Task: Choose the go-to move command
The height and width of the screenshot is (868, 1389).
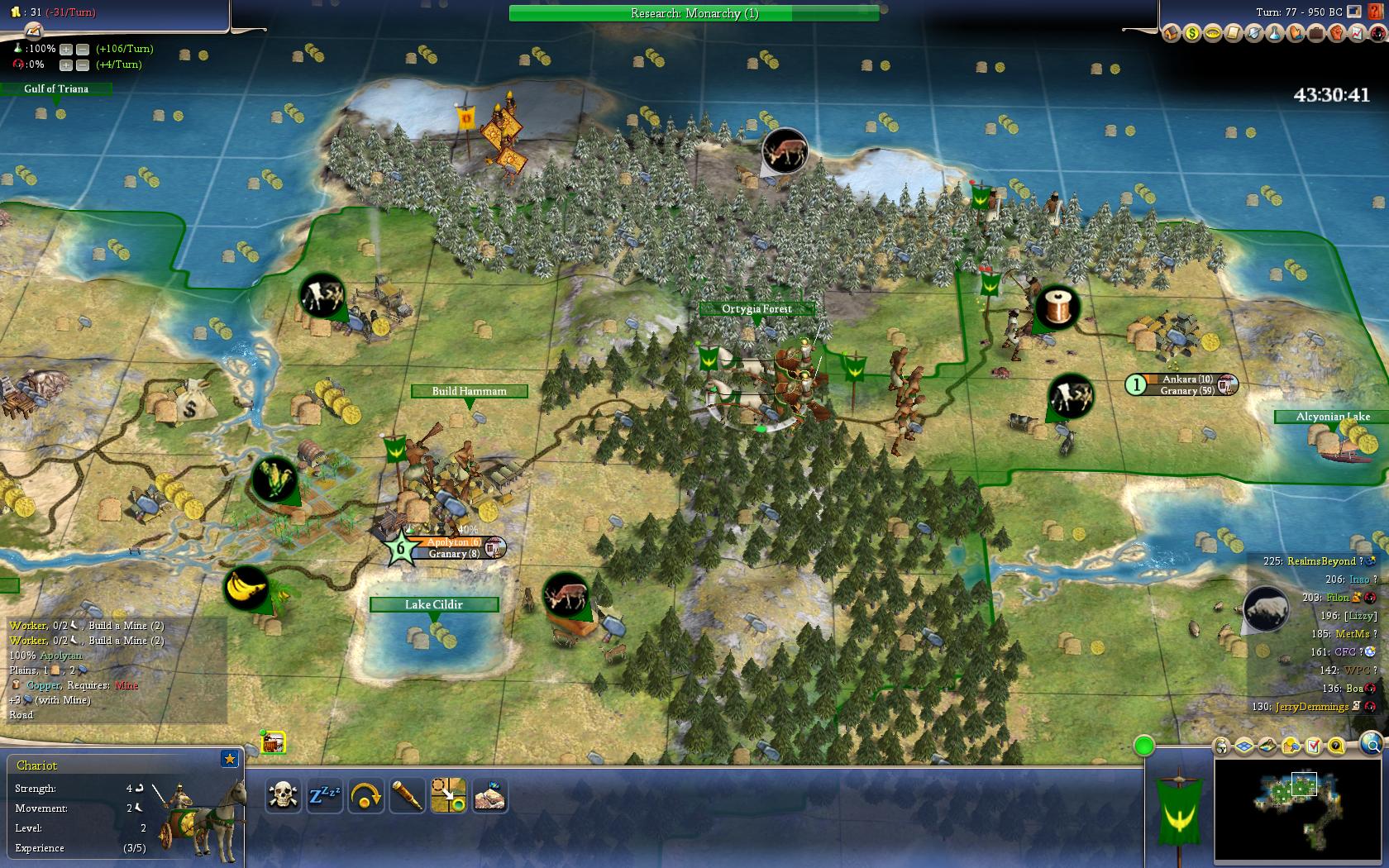Action: pyautogui.click(x=448, y=796)
